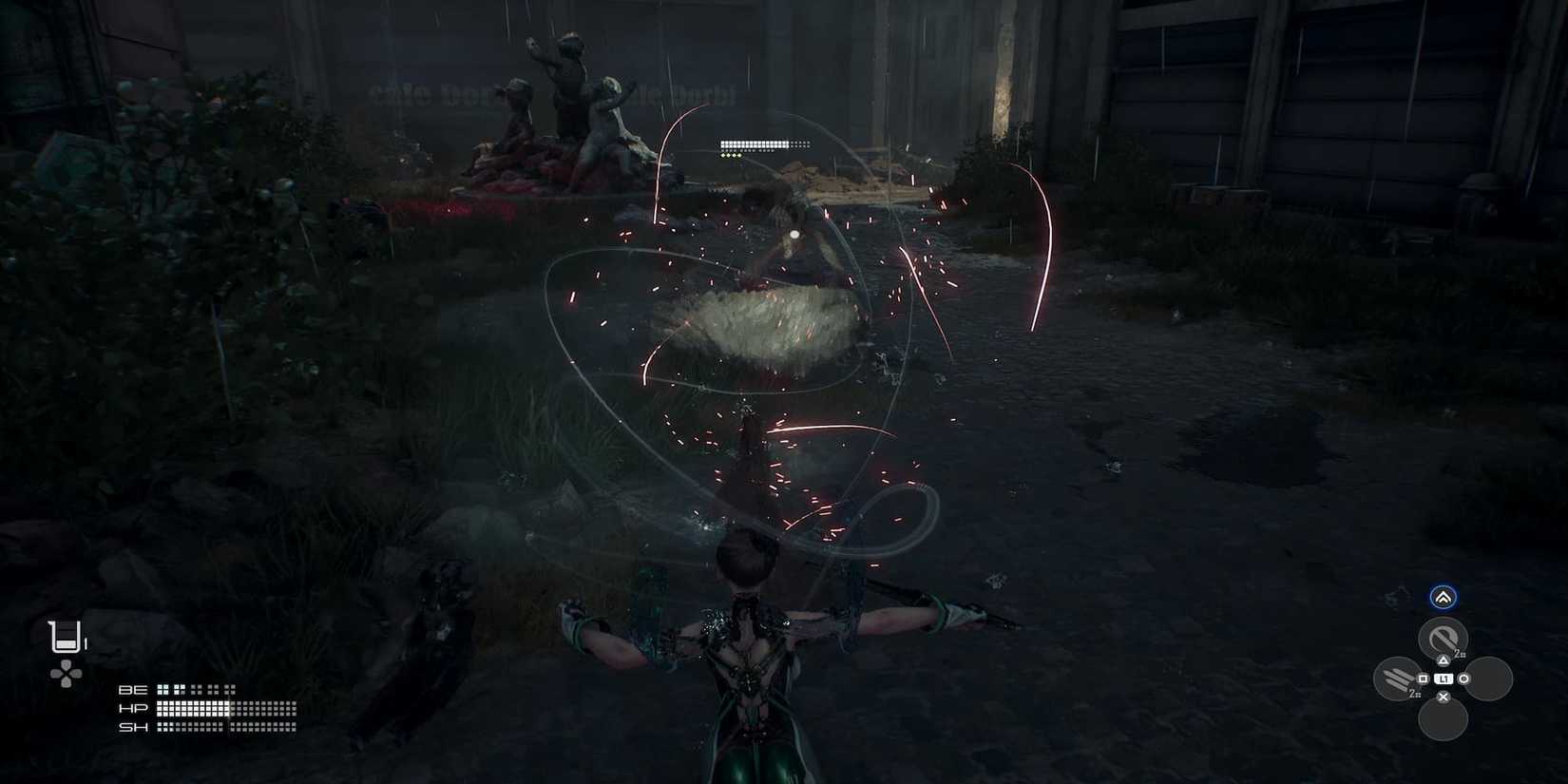1568x784 pixels.
Task: Click the potion quantity indicator
Action: (x=86, y=641)
